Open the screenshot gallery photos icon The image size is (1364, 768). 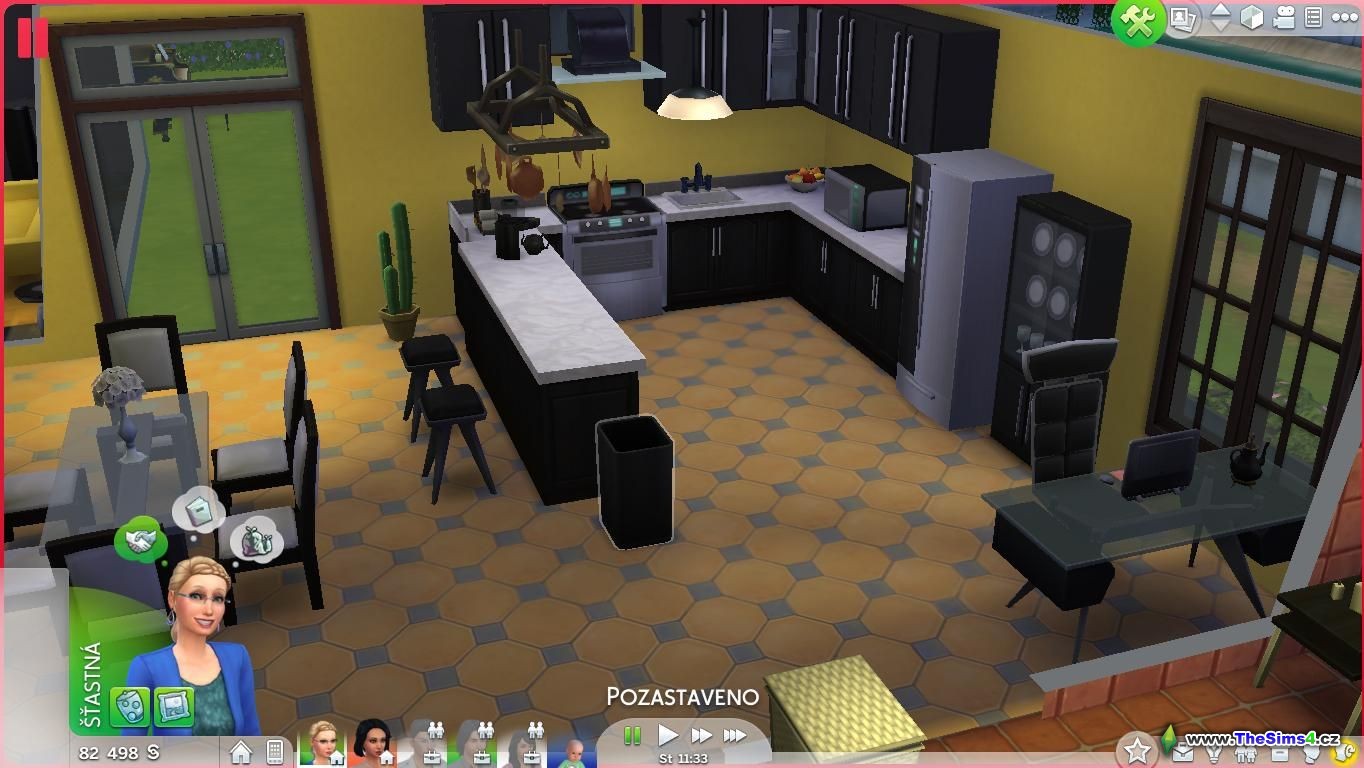(x=1184, y=19)
